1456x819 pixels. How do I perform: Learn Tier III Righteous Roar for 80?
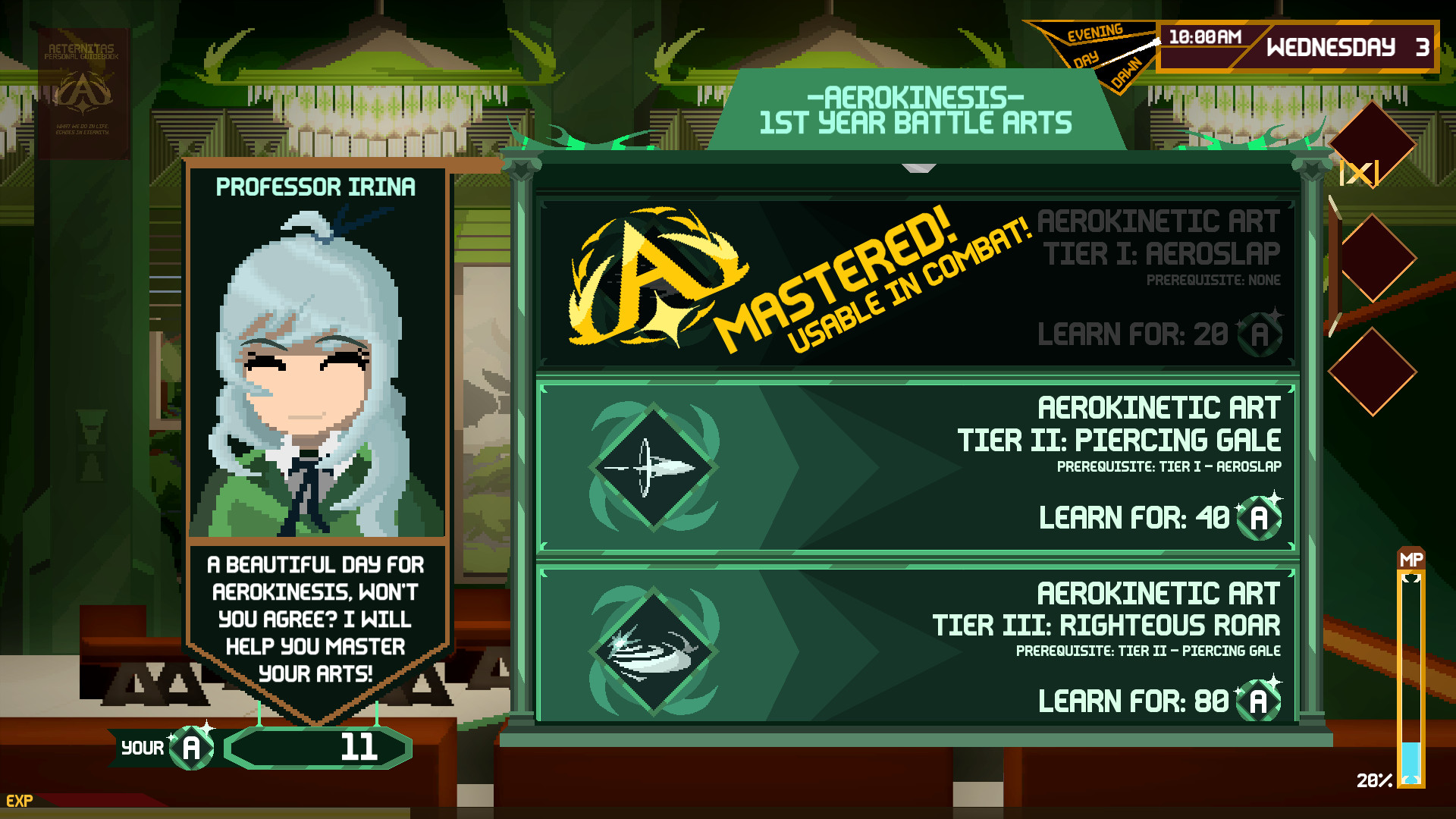coord(918,646)
